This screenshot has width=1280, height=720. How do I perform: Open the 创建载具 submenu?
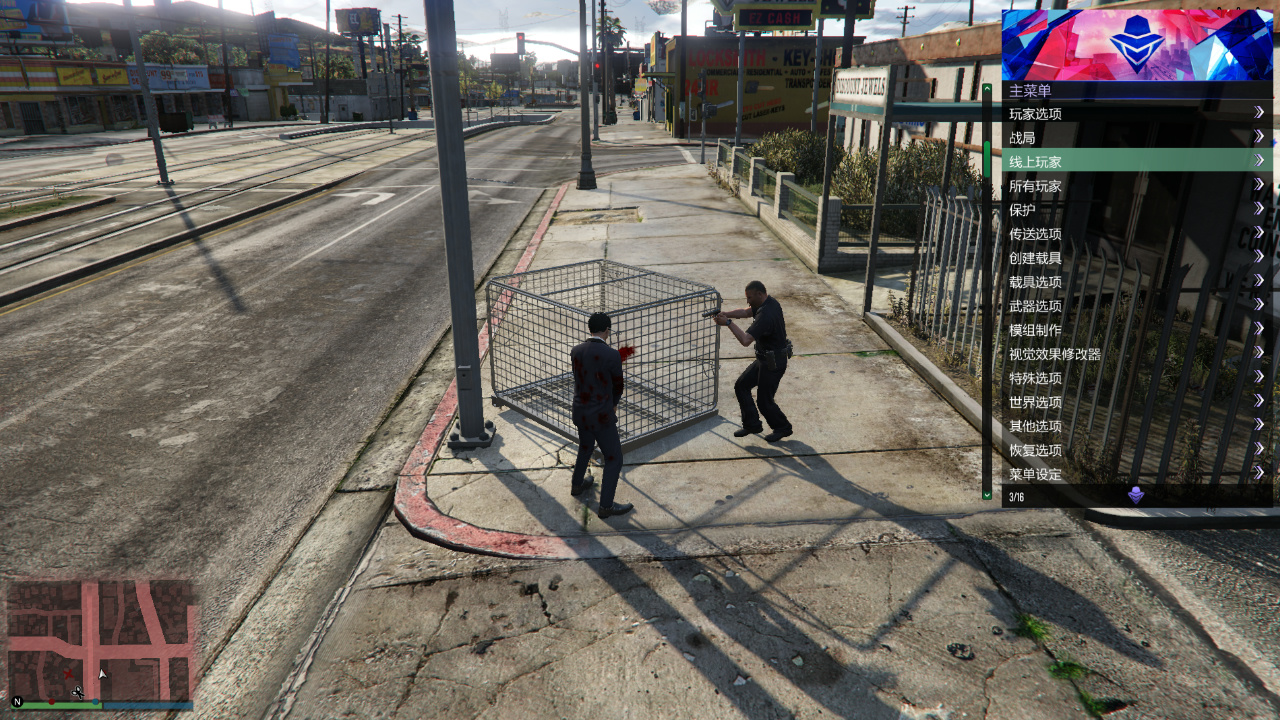tap(1135, 258)
